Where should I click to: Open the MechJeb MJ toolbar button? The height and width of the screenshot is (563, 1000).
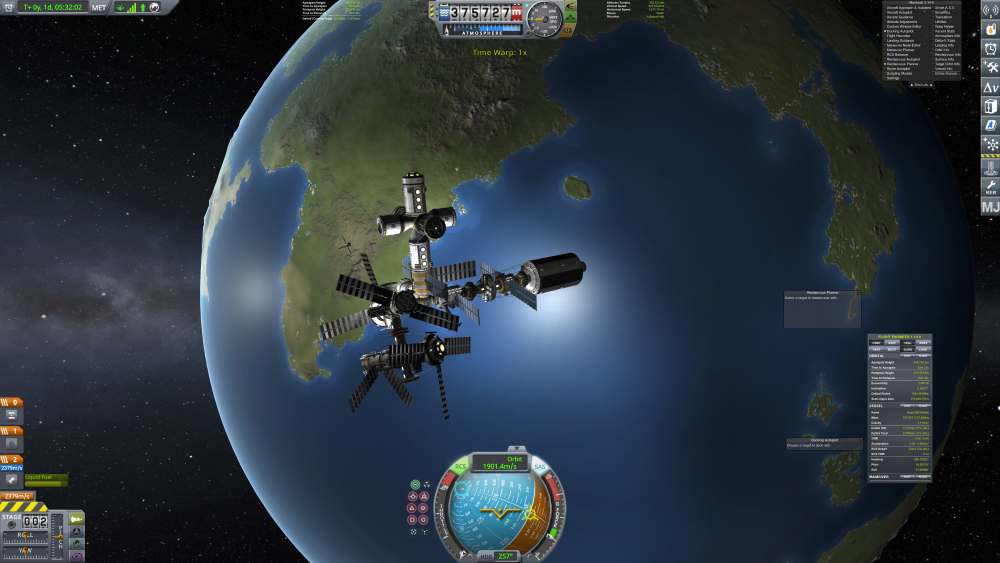point(989,207)
